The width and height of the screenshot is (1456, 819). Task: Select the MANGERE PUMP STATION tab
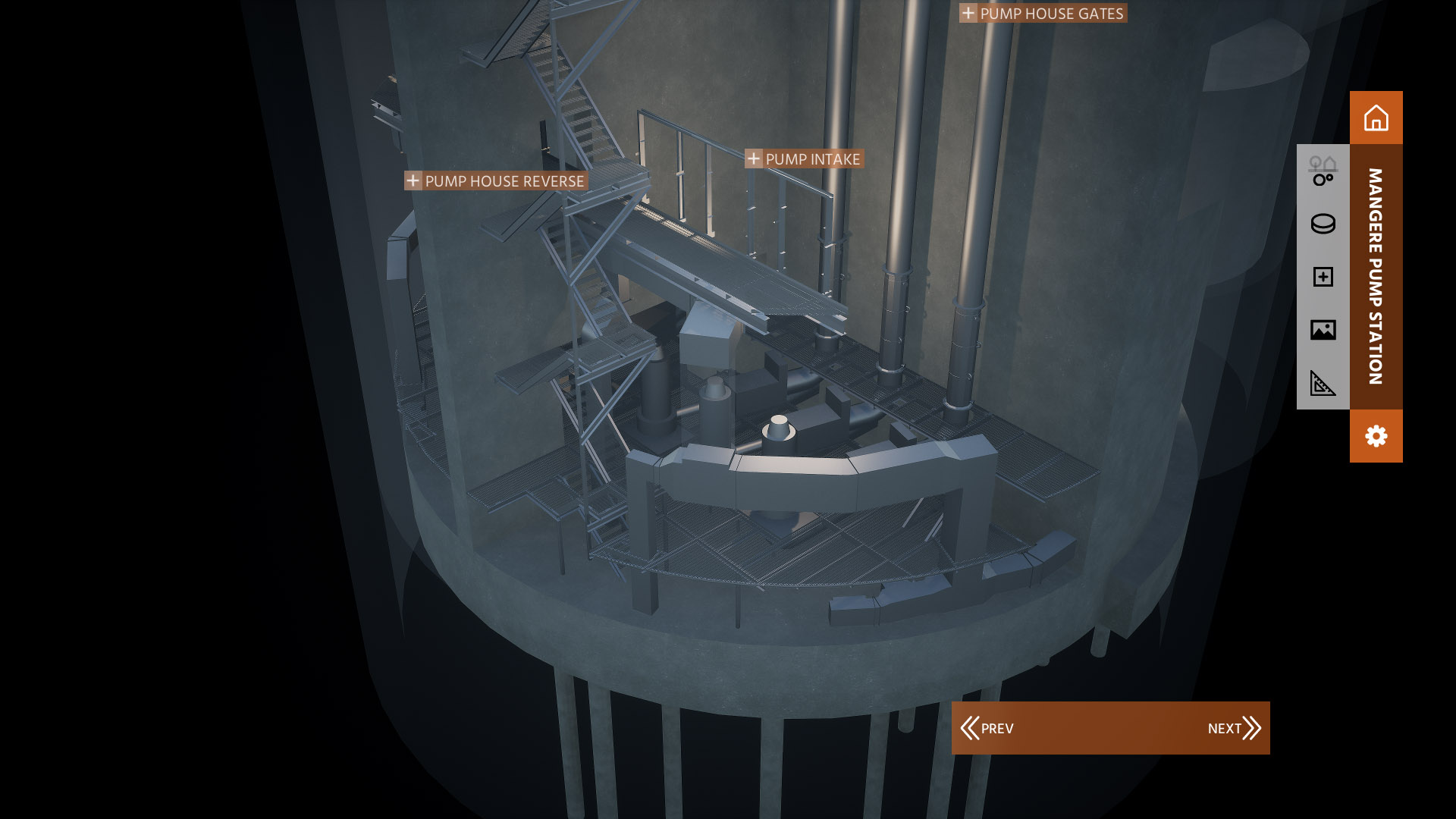click(x=1376, y=273)
